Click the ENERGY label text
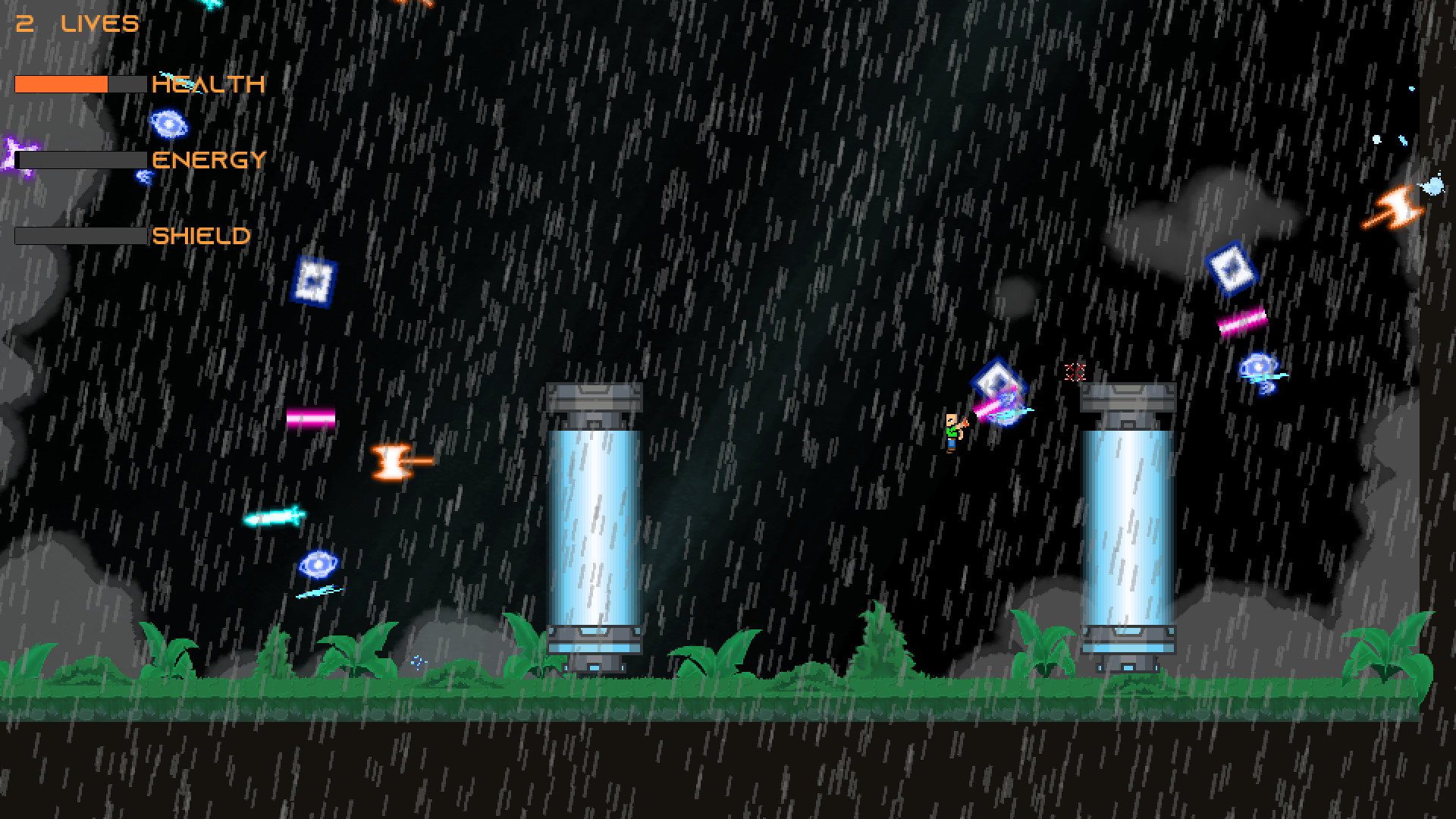 click(x=209, y=161)
